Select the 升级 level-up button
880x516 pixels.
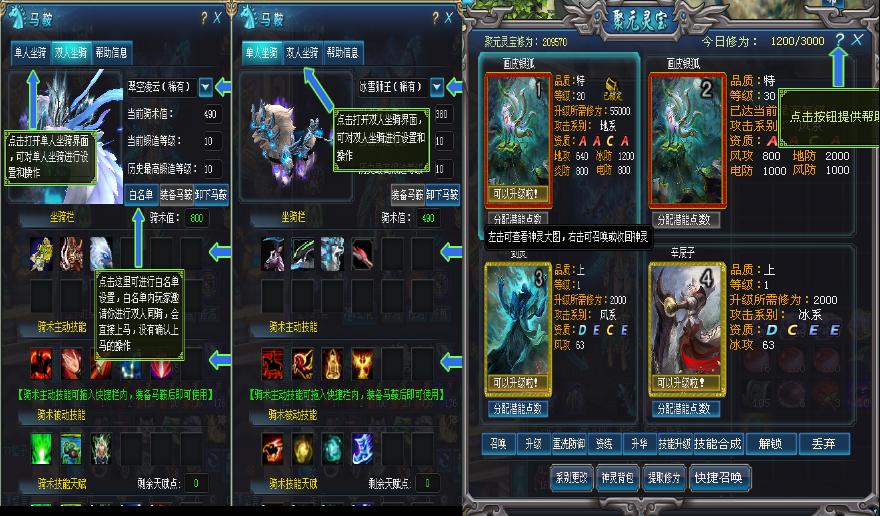pos(533,443)
